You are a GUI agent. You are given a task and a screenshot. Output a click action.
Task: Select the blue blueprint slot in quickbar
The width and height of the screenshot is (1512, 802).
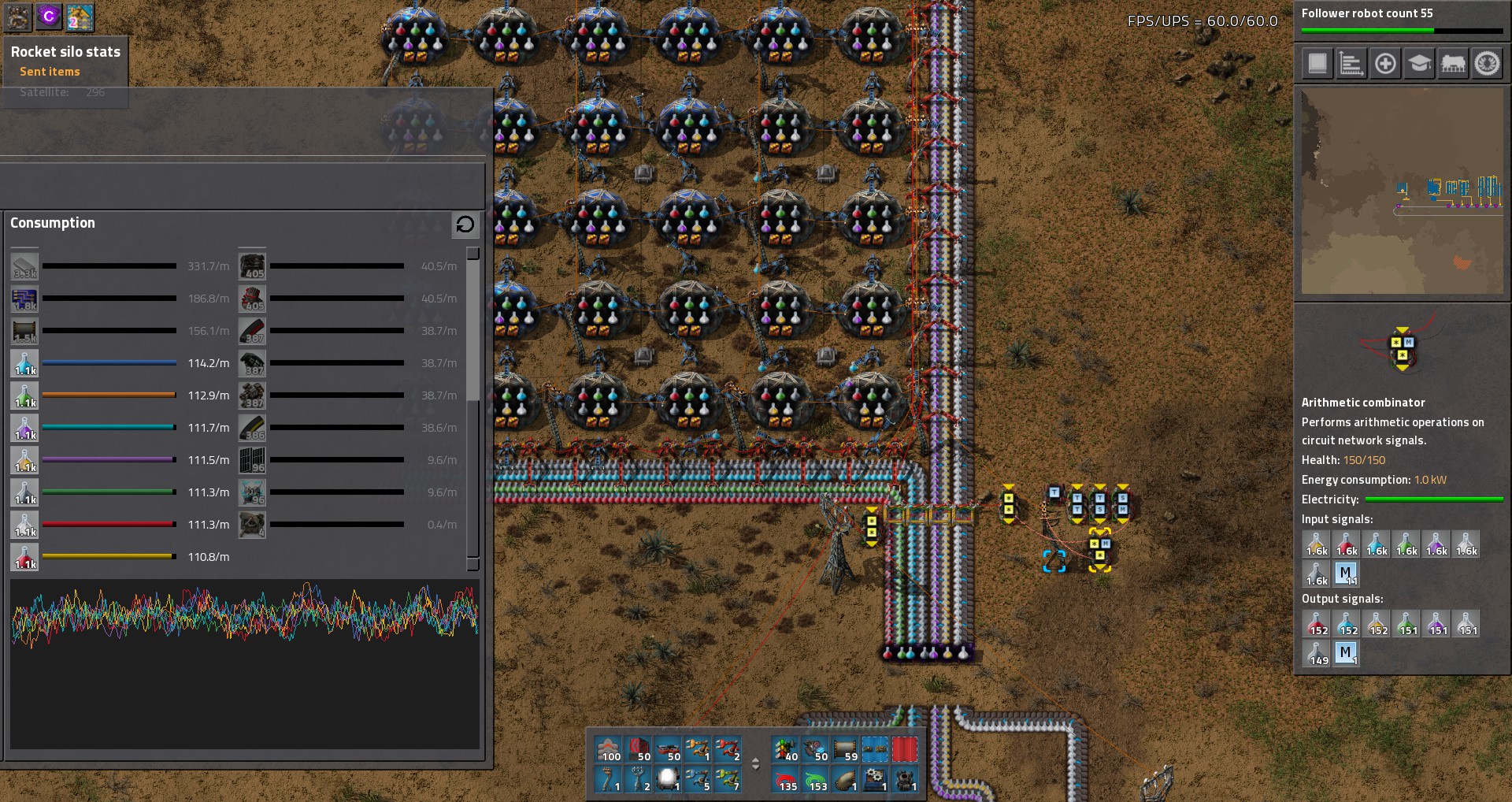875,749
